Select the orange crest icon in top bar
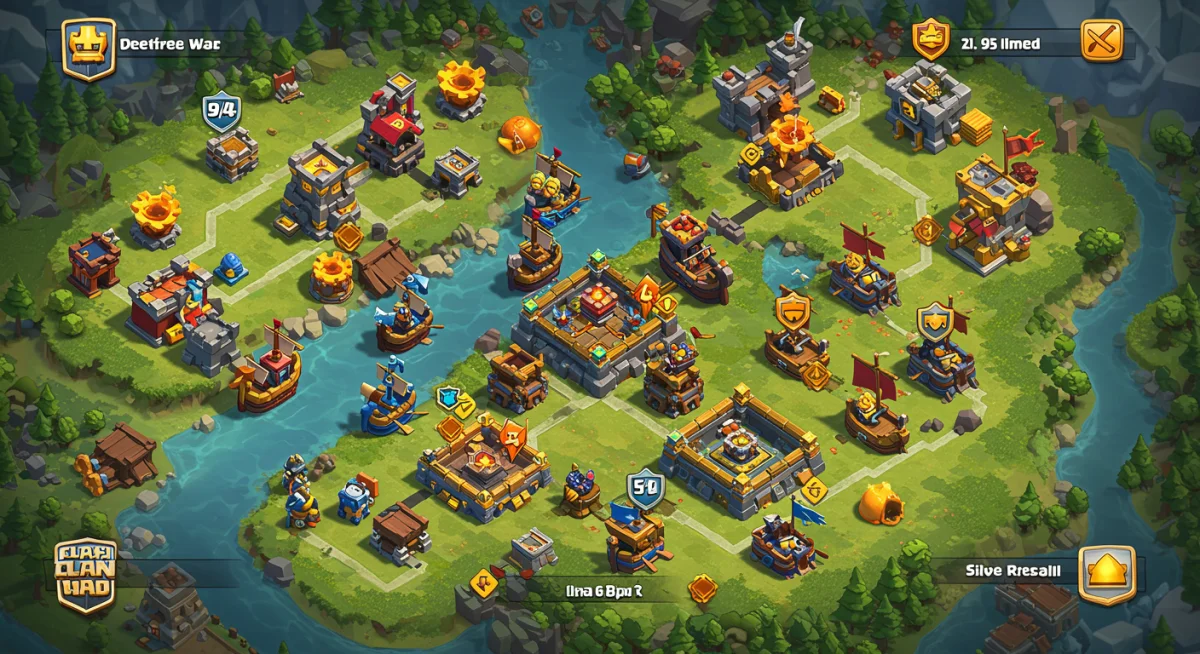Image resolution: width=1200 pixels, height=654 pixels. (931, 41)
